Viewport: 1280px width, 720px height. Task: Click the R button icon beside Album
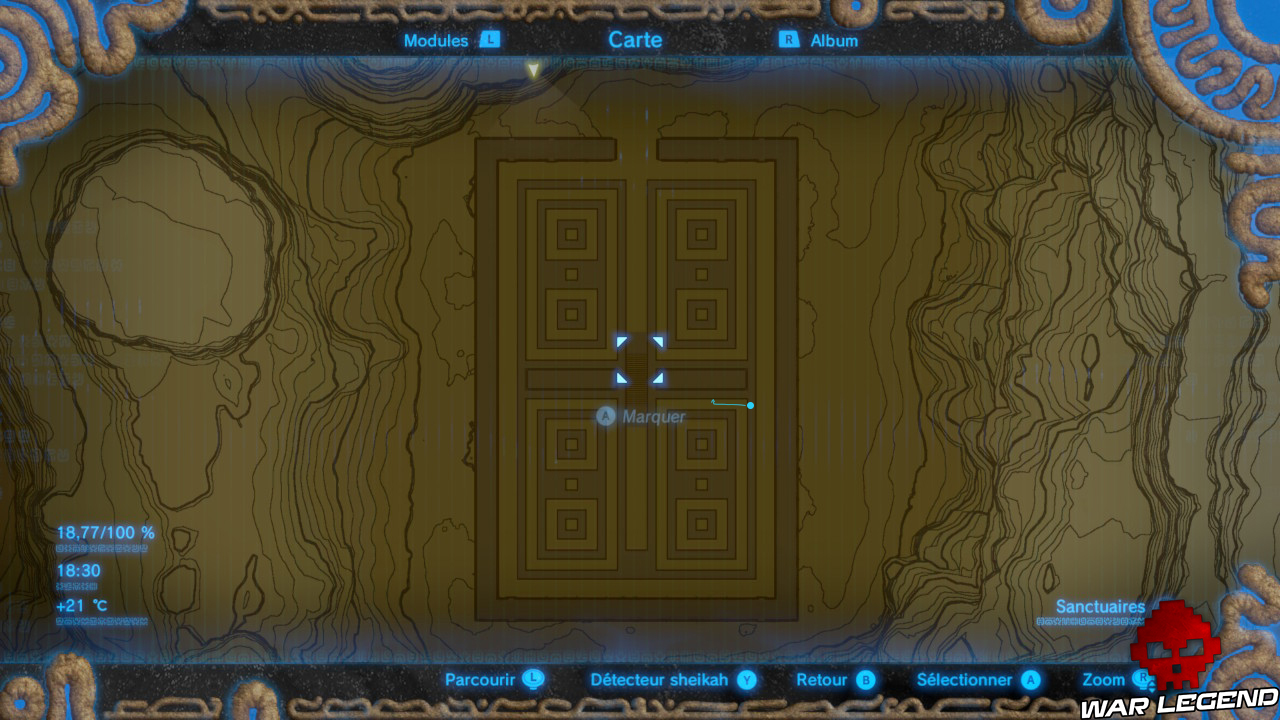(789, 41)
